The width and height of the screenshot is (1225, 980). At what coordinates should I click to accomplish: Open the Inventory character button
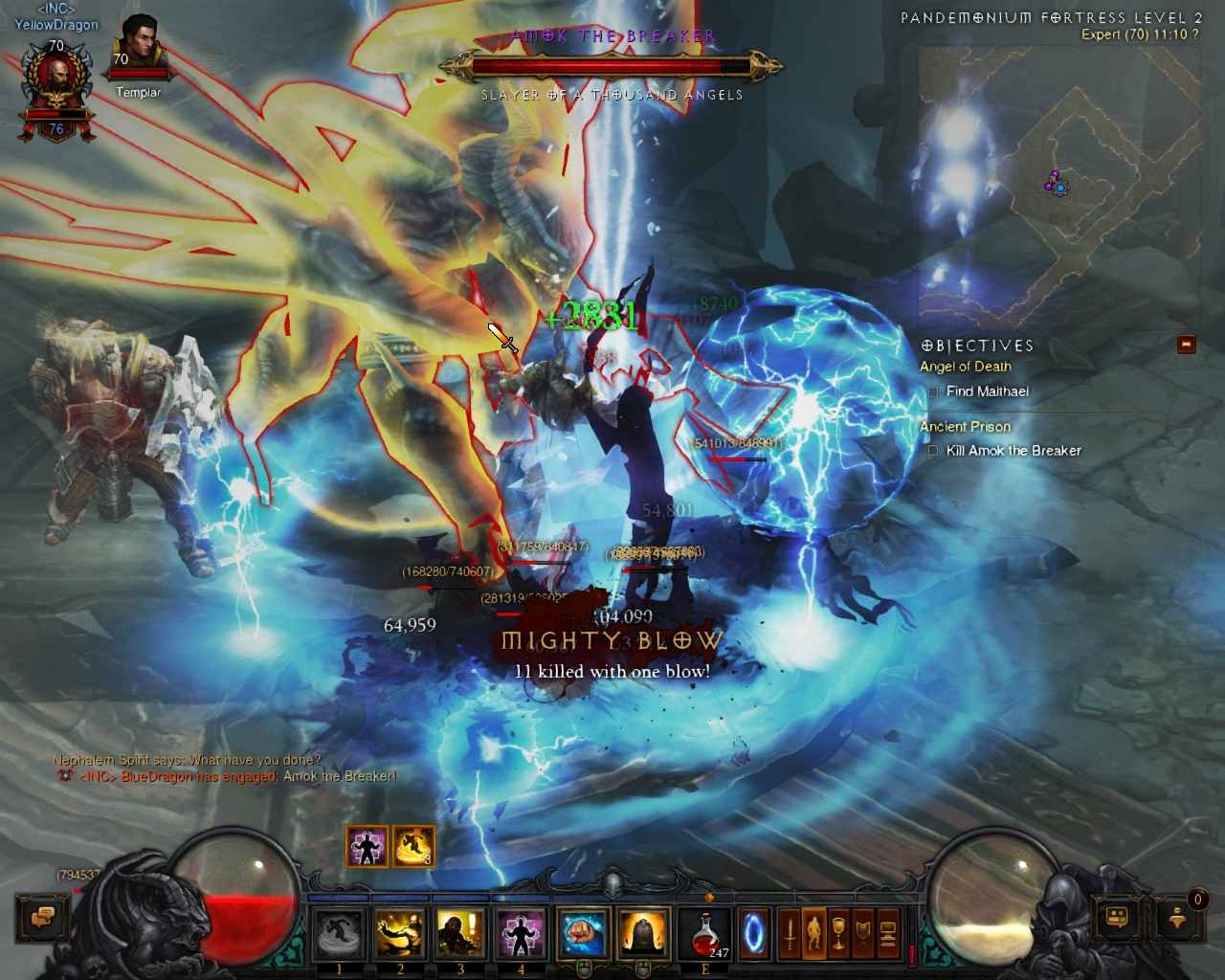[x=814, y=933]
